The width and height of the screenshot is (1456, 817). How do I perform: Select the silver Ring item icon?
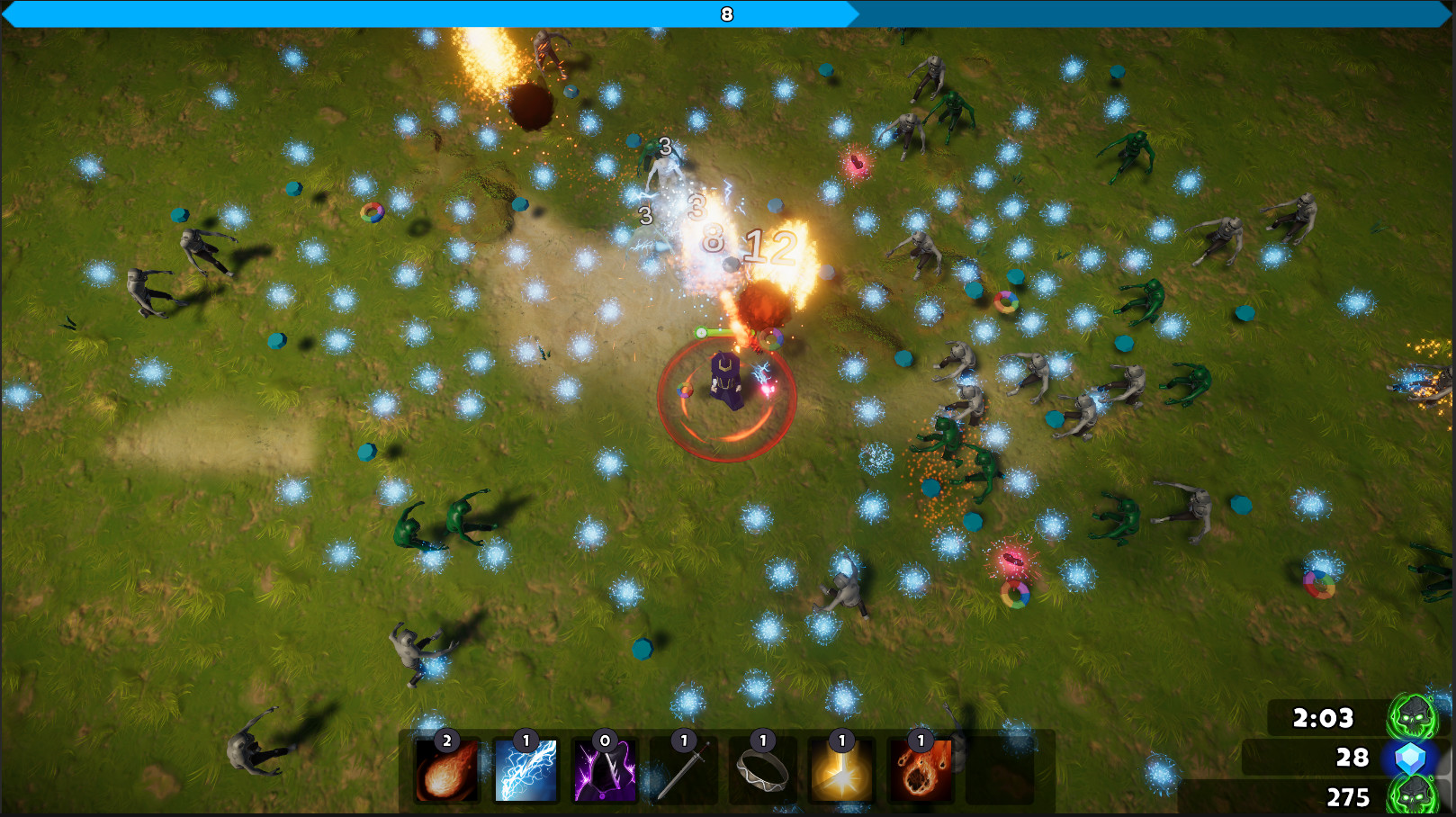(761, 771)
